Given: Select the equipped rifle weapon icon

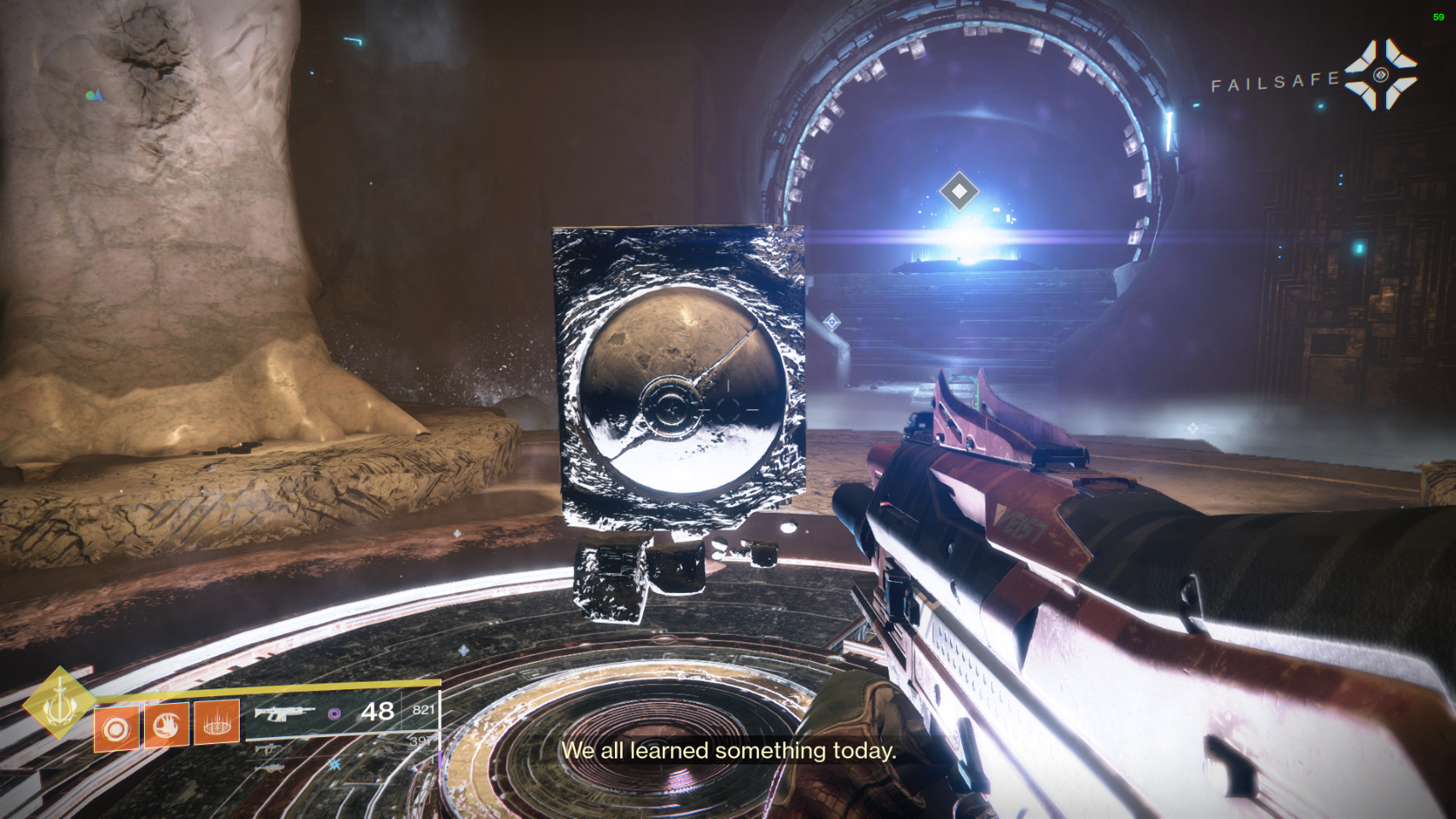Looking at the screenshot, I should [282, 713].
